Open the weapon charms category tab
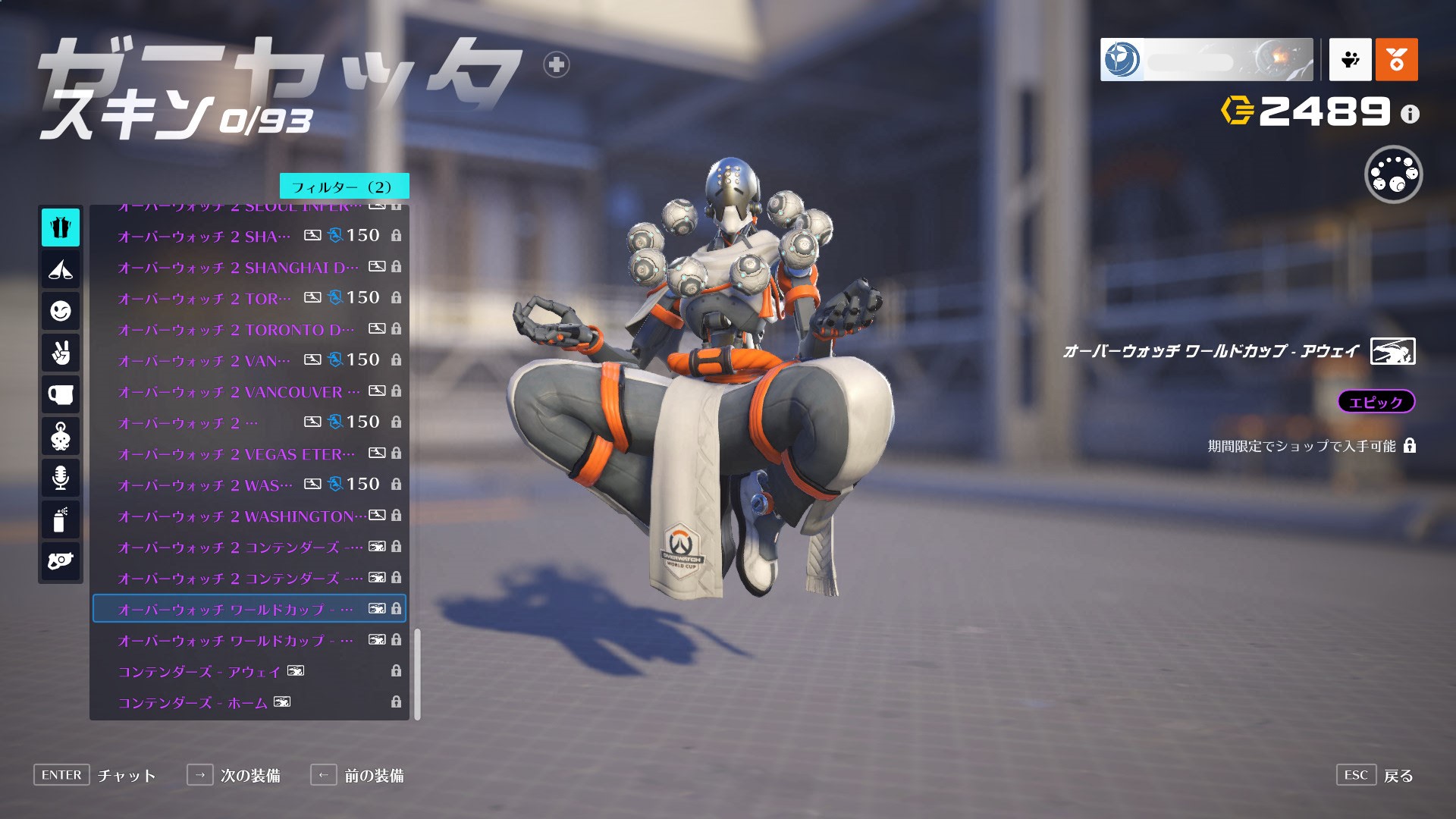 [61, 436]
